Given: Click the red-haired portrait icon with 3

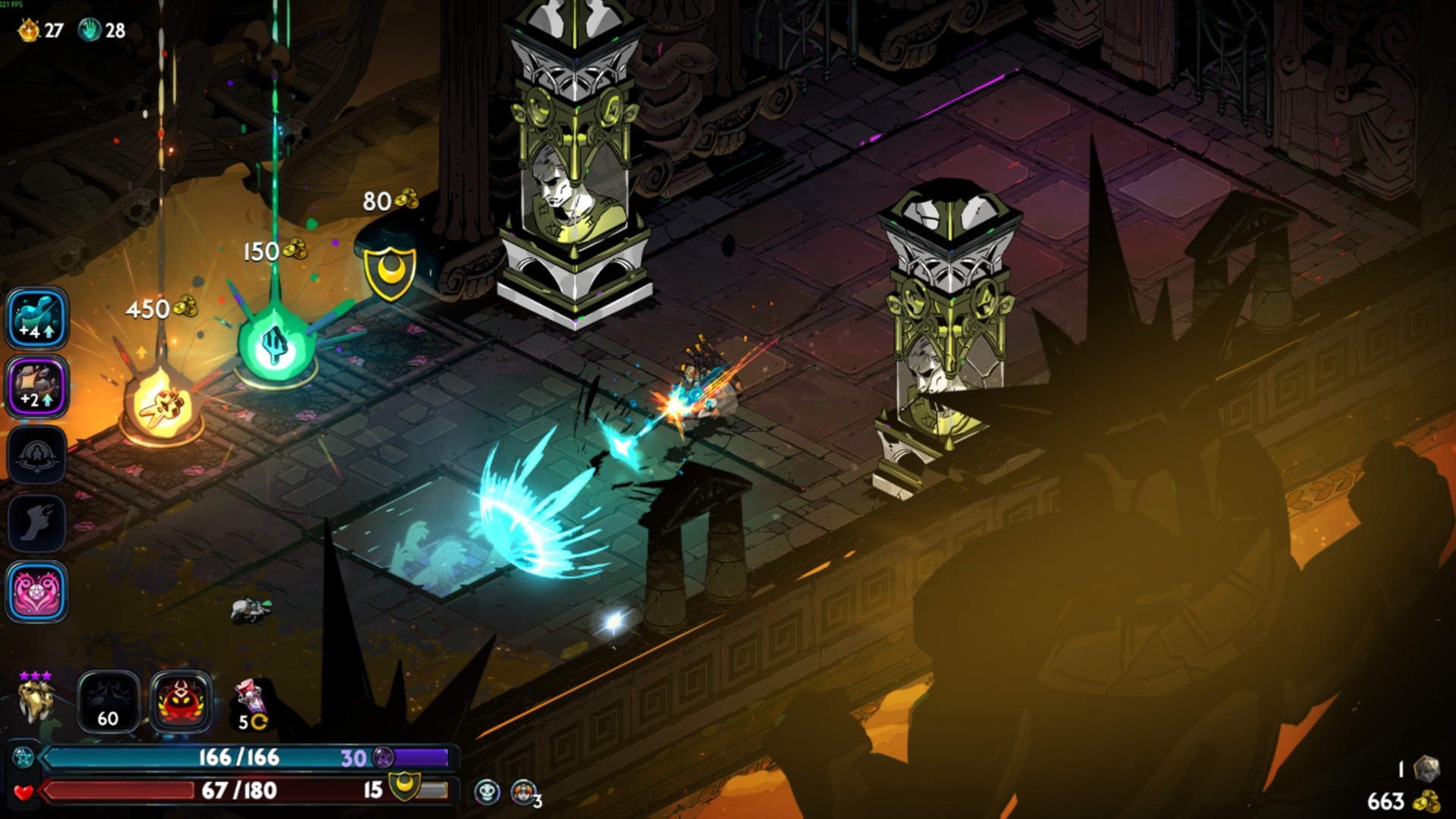Looking at the screenshot, I should pyautogui.click(x=523, y=792).
